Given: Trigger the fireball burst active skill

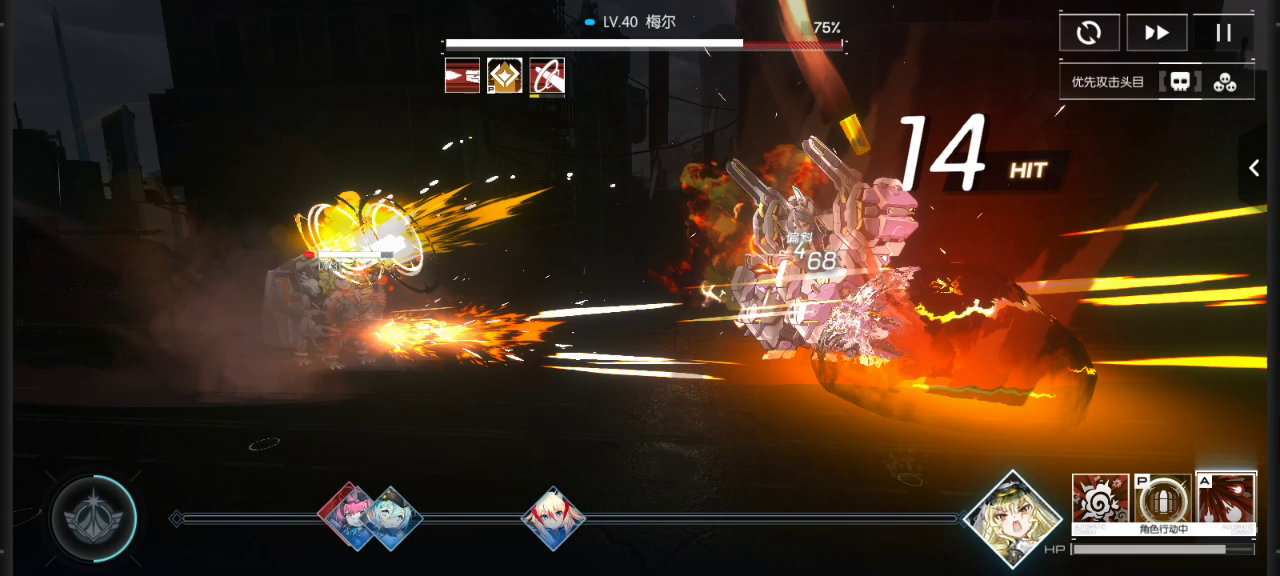Looking at the screenshot, I should pos(1226,498).
